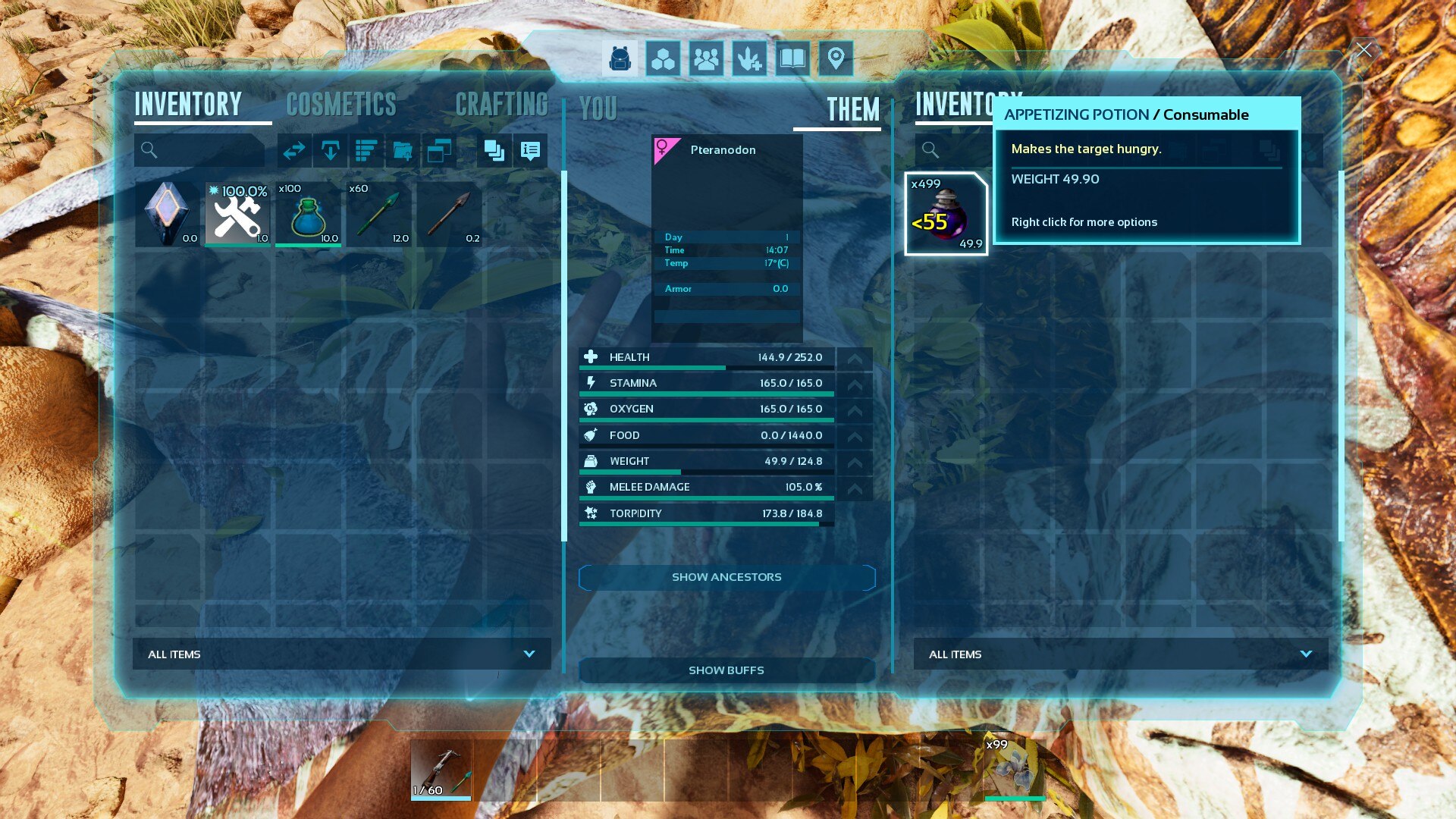Show the Pteranodon's ancestors
Viewport: 1456px width, 819px height.
tap(726, 577)
